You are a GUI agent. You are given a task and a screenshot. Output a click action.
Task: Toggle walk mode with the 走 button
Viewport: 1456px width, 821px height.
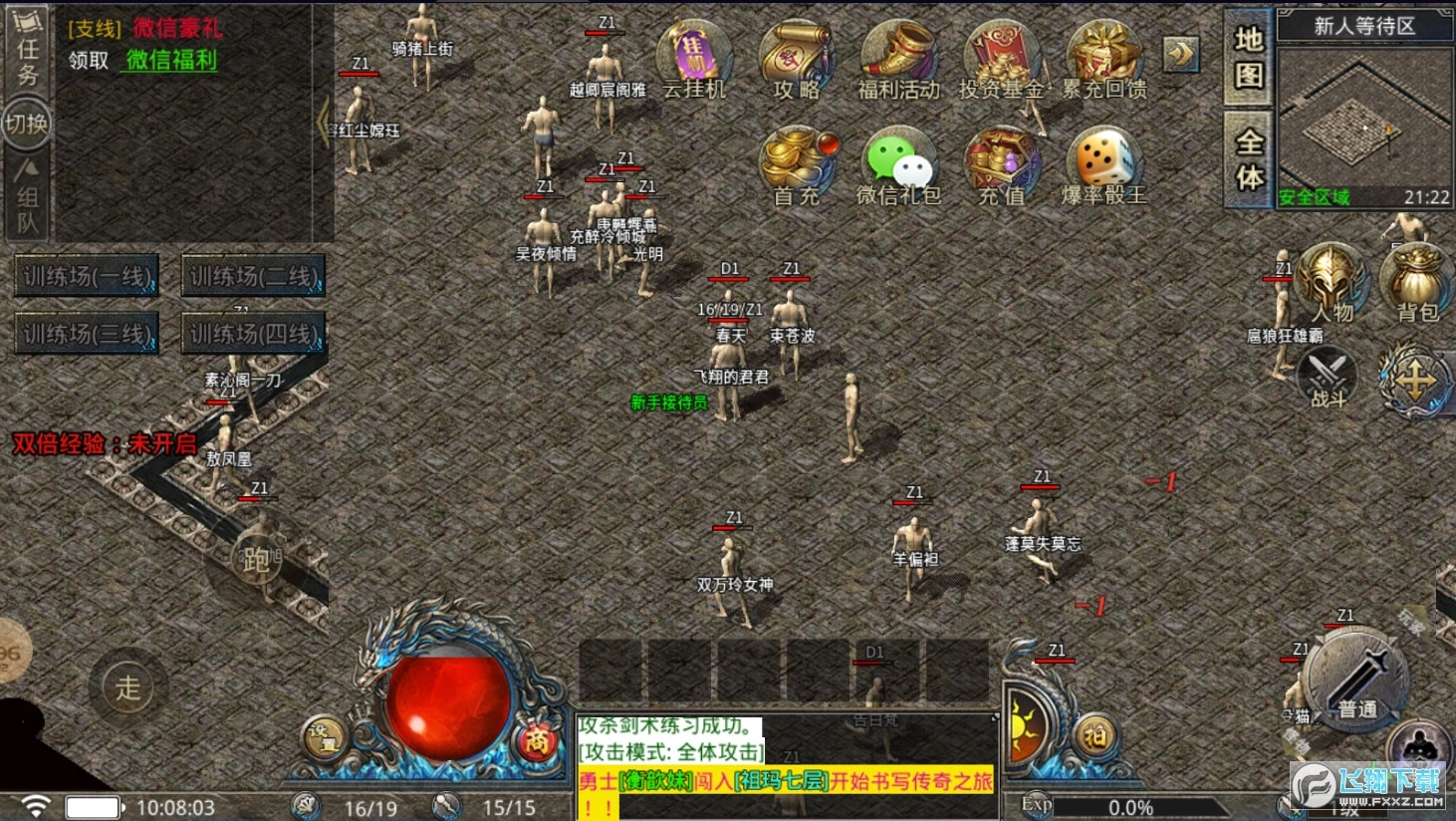[127, 686]
